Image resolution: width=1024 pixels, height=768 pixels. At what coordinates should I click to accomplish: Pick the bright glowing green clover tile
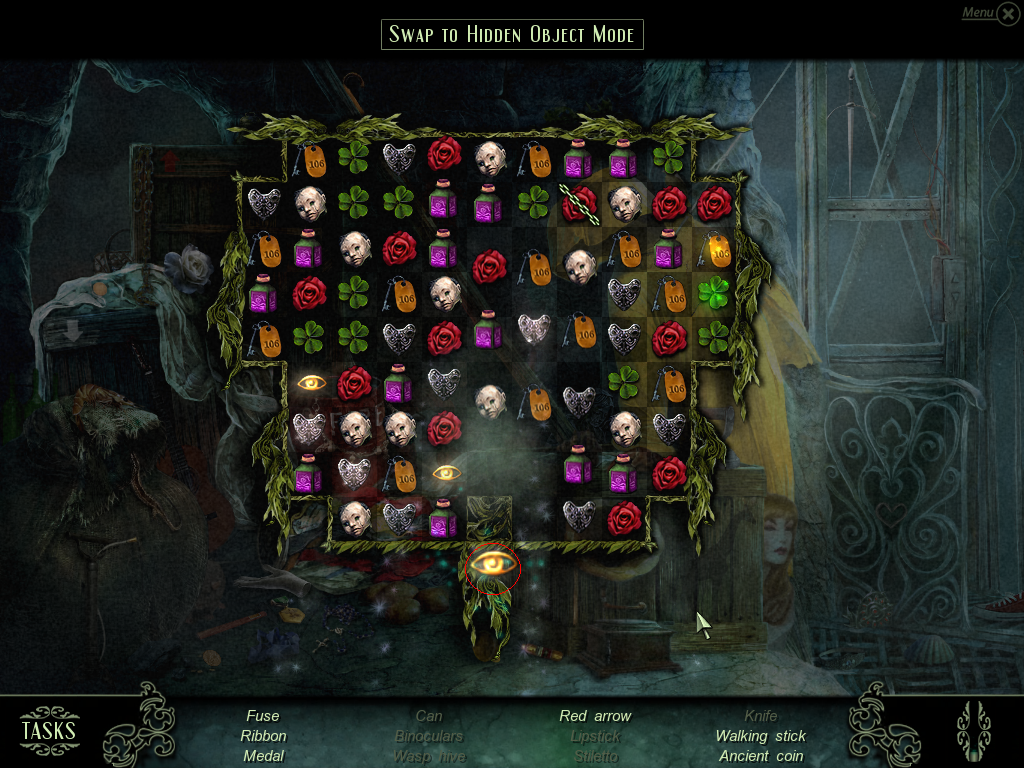coord(713,293)
